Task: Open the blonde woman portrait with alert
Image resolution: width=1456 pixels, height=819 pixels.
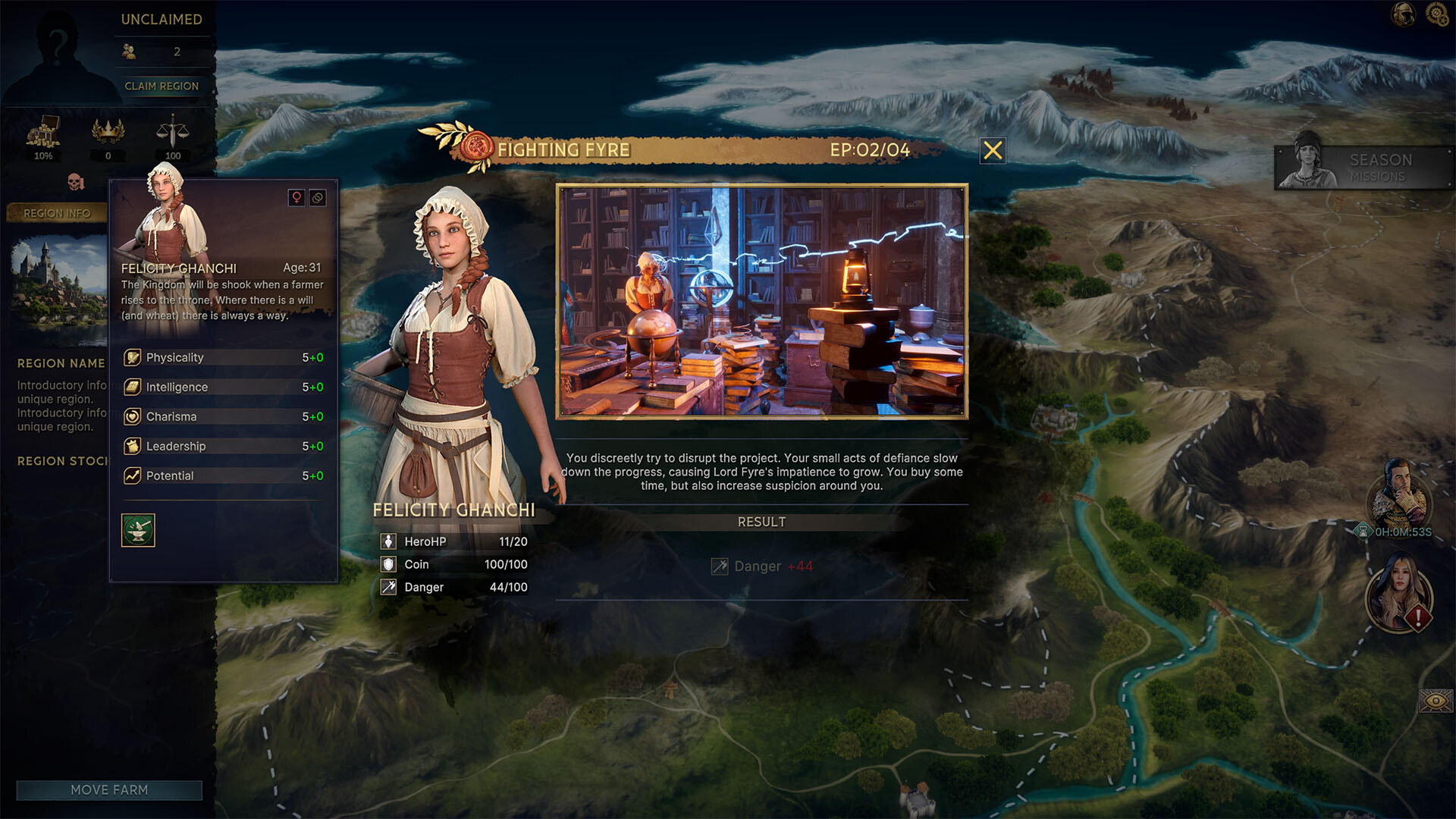Action: (x=1398, y=593)
